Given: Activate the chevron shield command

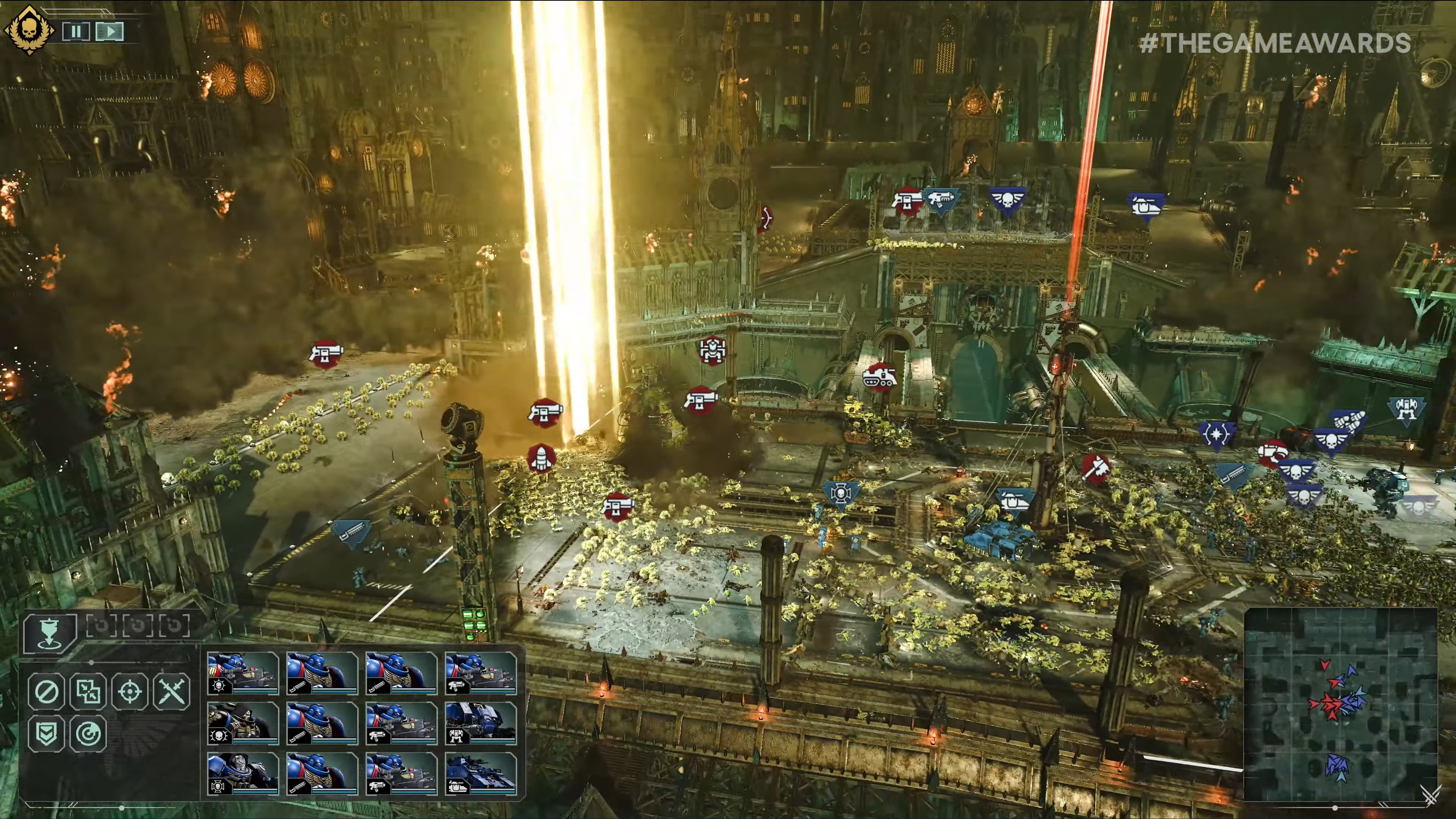Looking at the screenshot, I should (x=46, y=734).
